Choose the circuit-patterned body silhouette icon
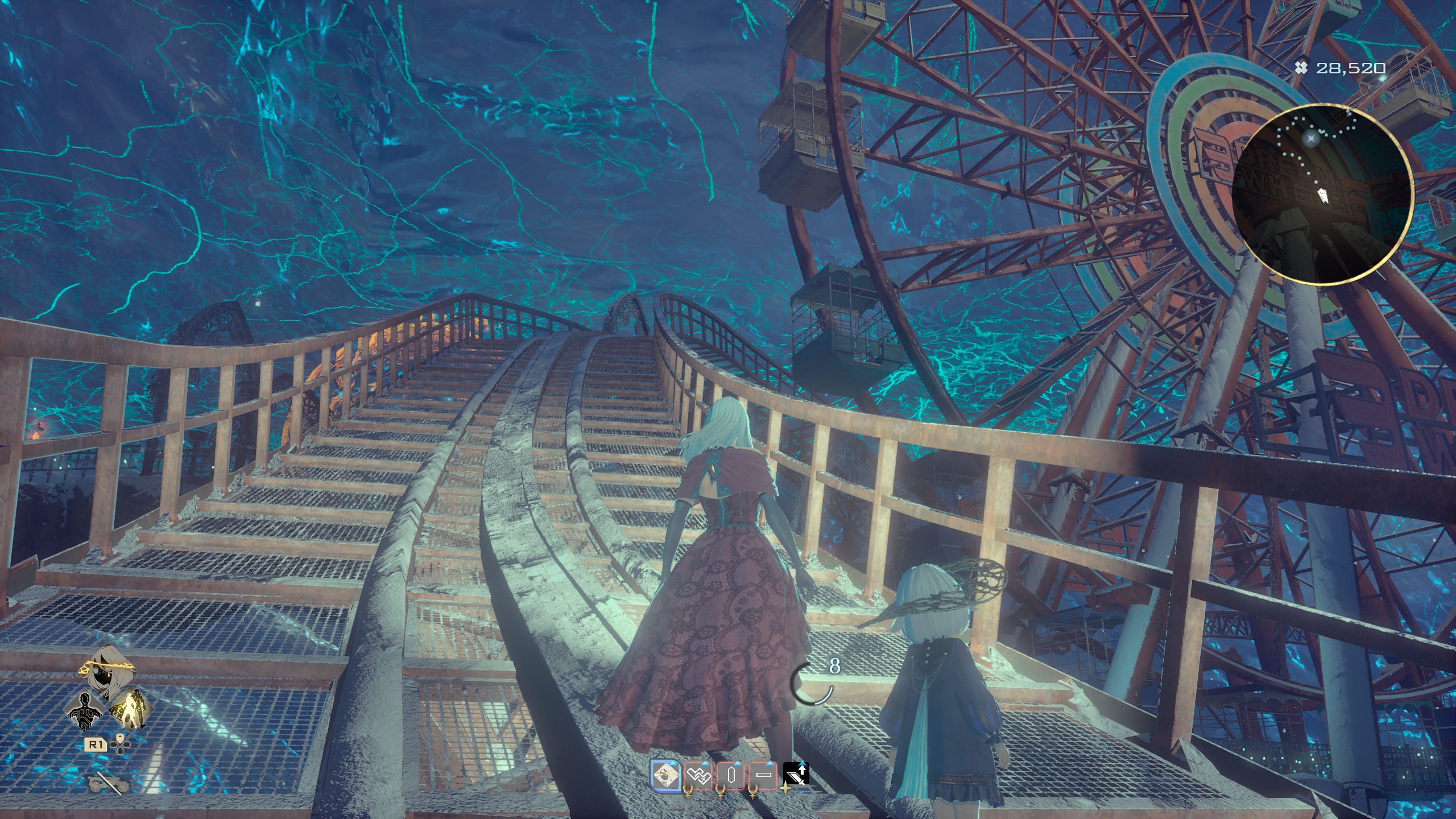Screen dimensions: 1456x819 click(87, 710)
